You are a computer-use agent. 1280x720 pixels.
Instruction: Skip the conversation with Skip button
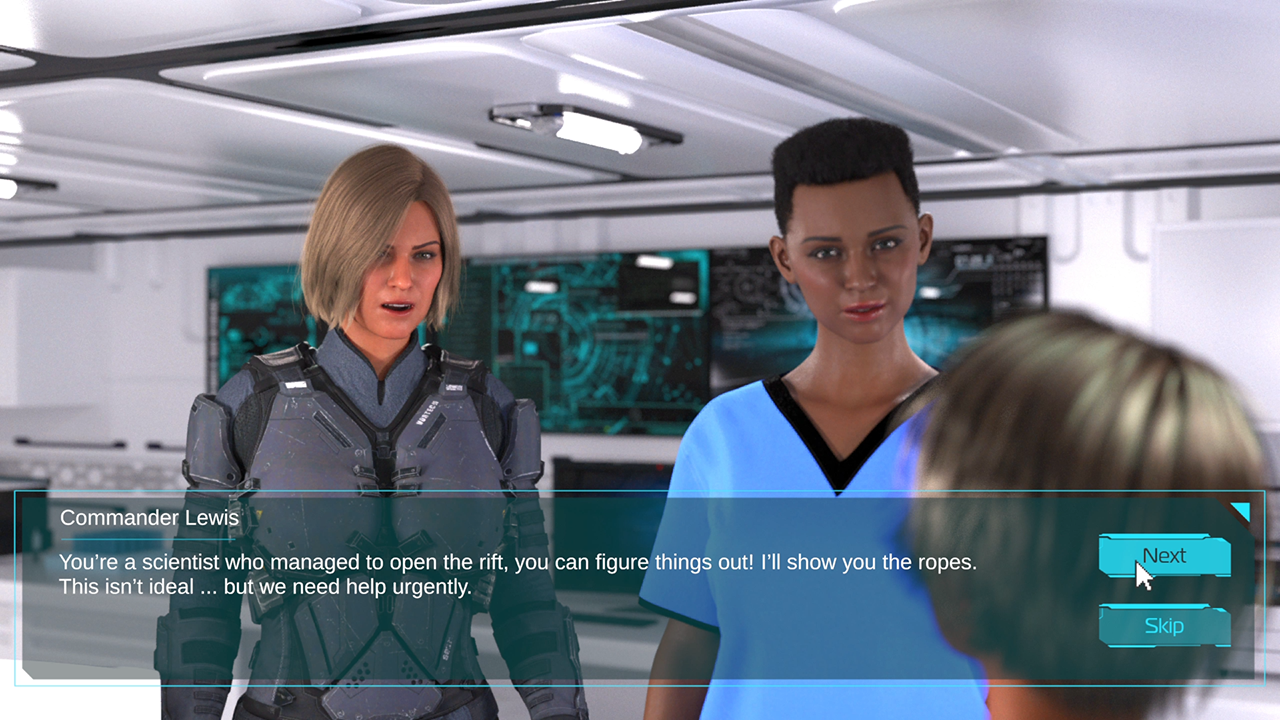[1164, 626]
